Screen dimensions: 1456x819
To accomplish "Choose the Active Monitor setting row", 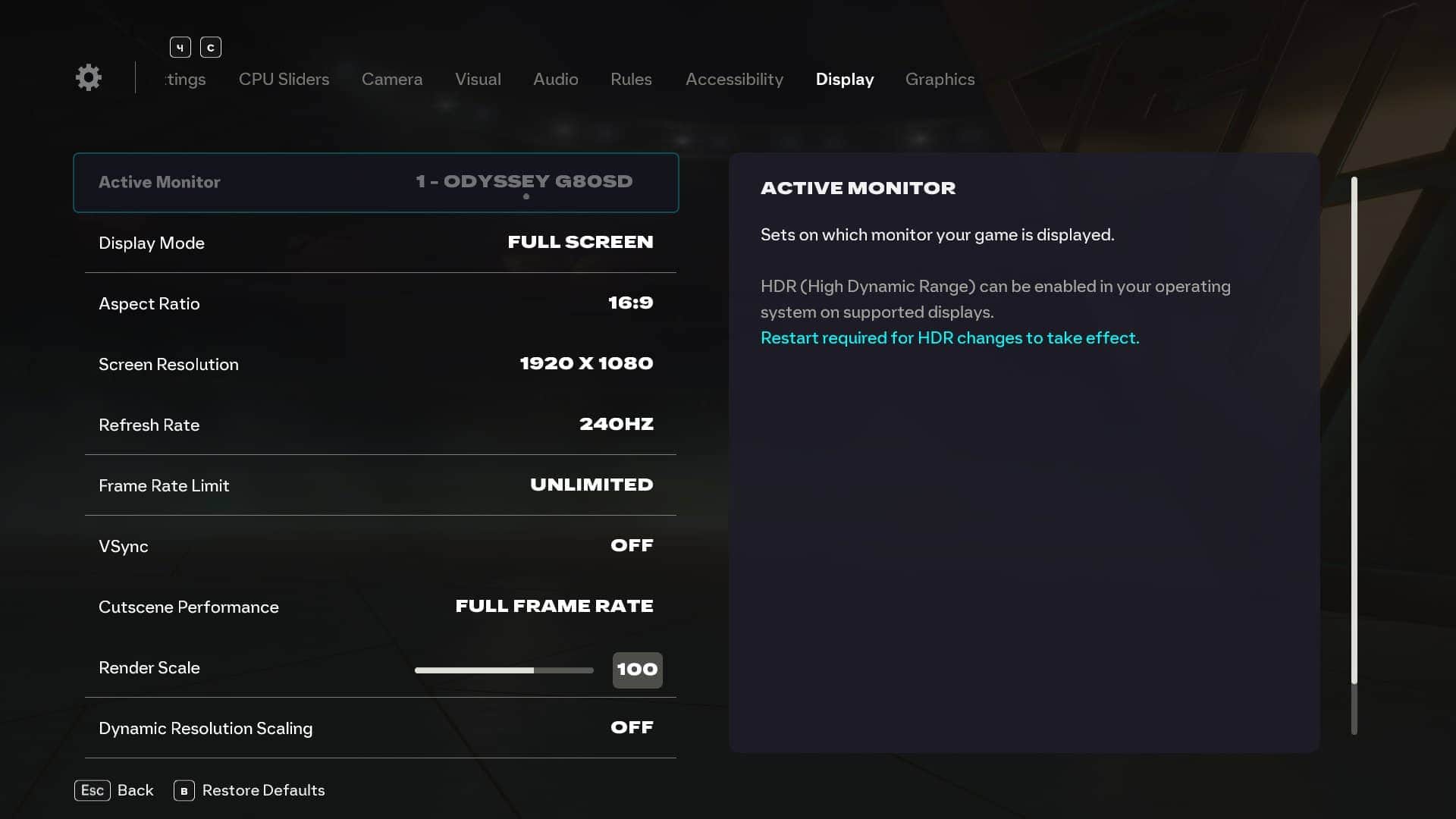I will click(376, 183).
